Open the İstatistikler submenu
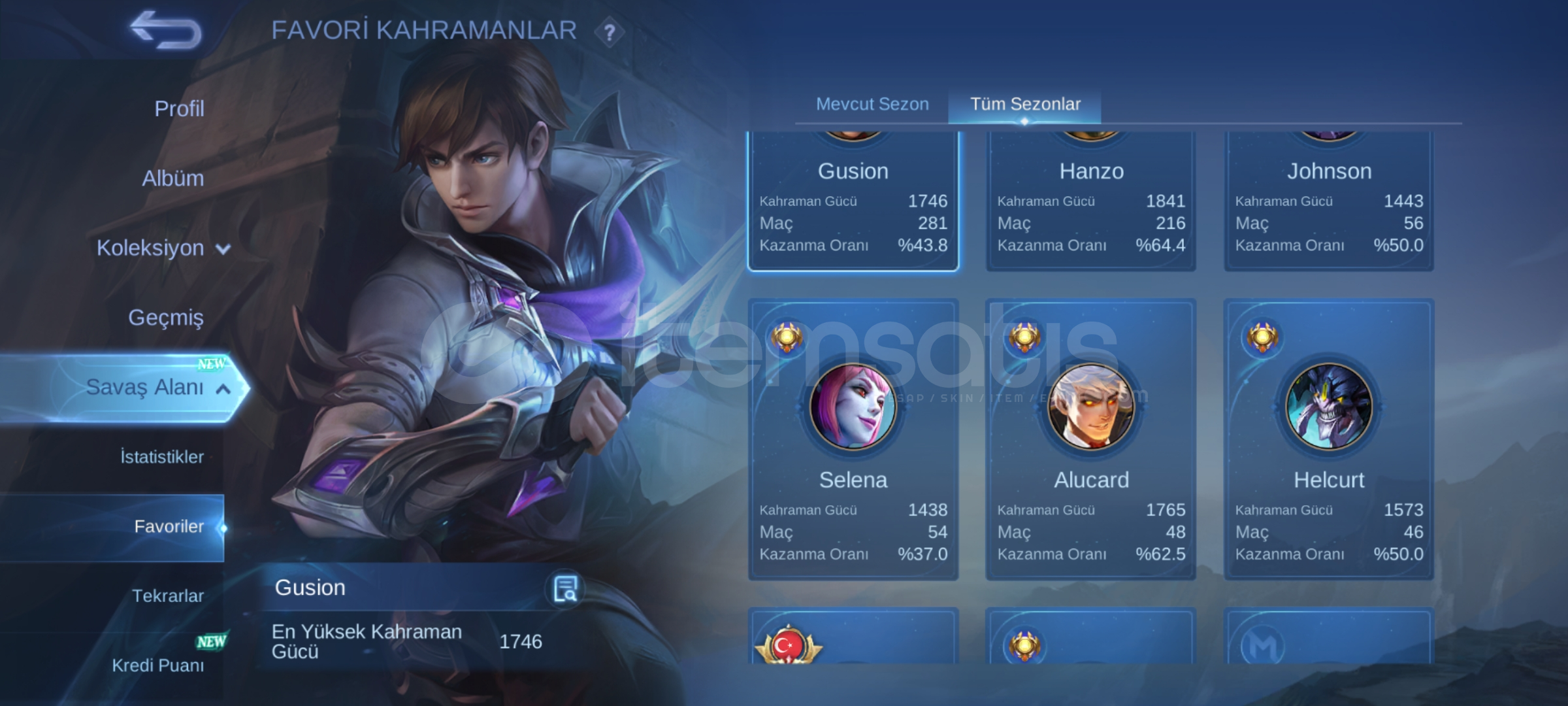Screen dimensions: 1568x706 click(162, 457)
